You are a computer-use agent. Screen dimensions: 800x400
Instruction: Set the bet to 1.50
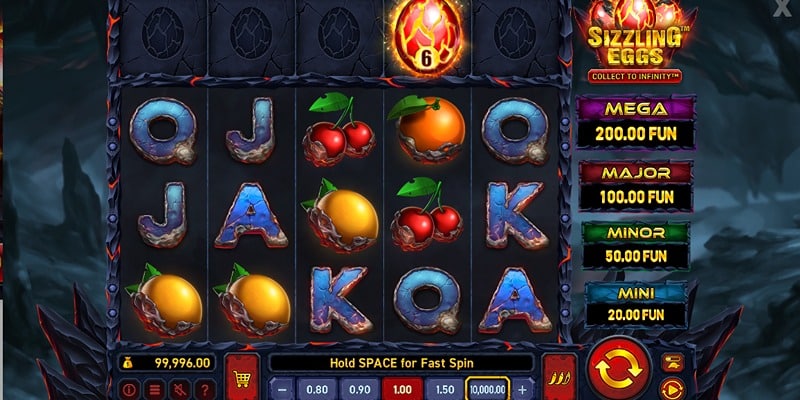point(443,389)
